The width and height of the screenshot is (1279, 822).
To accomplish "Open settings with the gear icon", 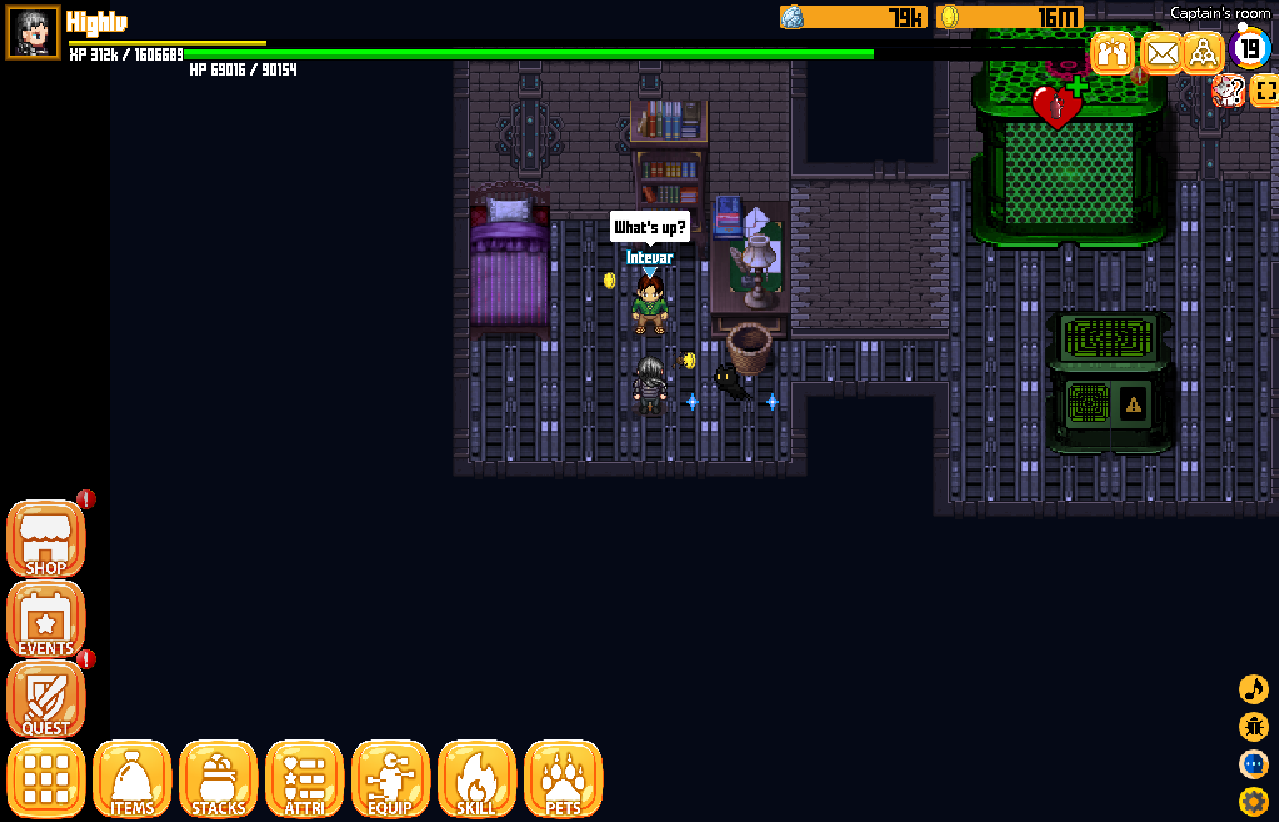I will (1253, 801).
